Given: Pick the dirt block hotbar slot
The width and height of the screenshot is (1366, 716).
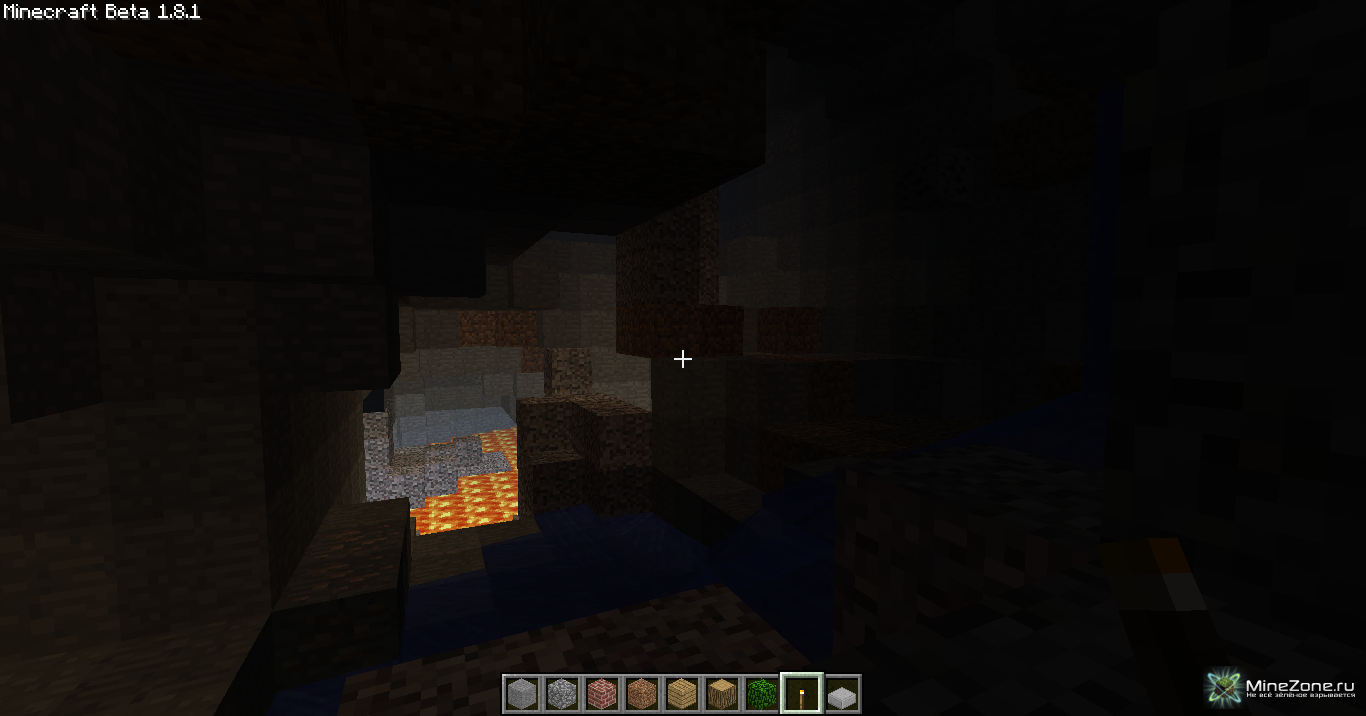Looking at the screenshot, I should [x=641, y=693].
